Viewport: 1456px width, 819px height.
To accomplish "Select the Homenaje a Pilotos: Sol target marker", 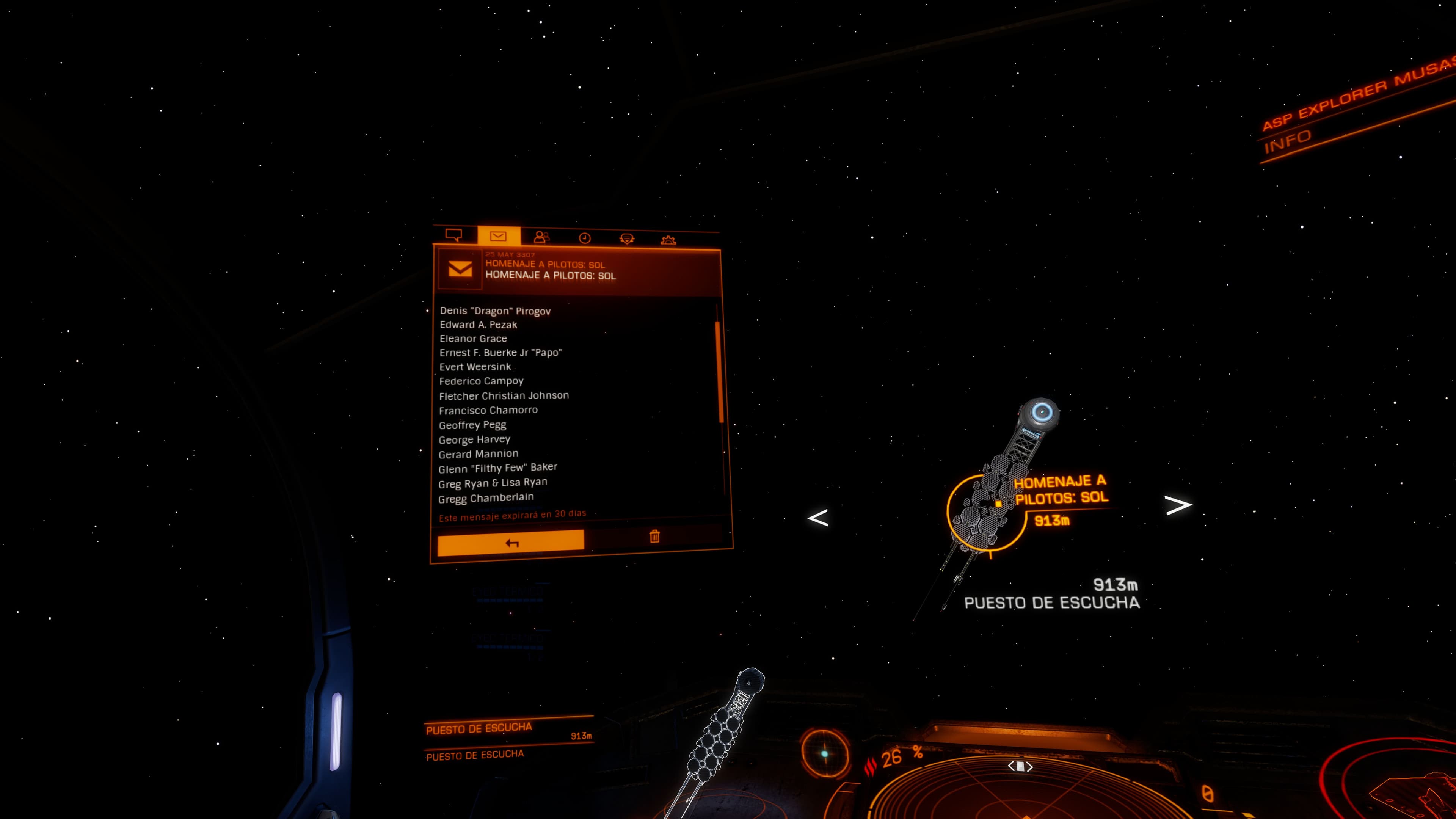I will click(x=998, y=503).
